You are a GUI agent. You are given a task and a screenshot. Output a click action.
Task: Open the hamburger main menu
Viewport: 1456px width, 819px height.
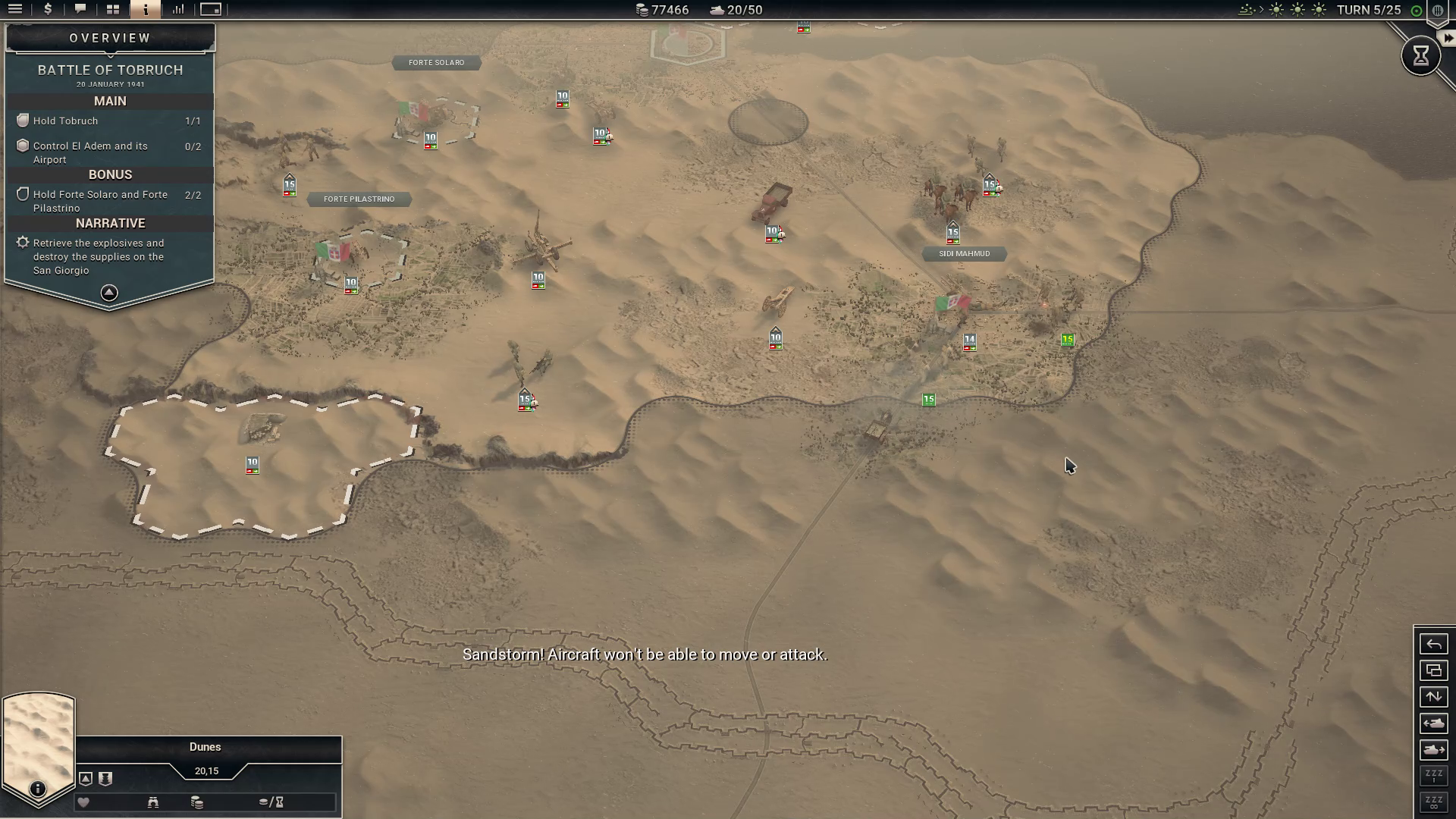(15, 9)
